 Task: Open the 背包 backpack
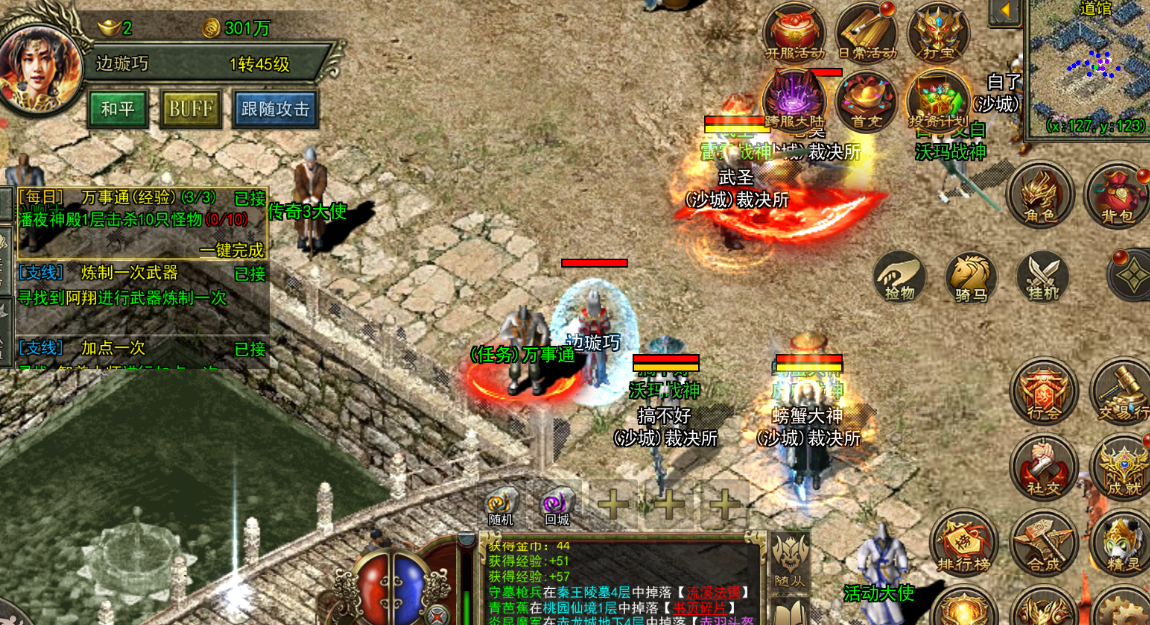(1116, 194)
